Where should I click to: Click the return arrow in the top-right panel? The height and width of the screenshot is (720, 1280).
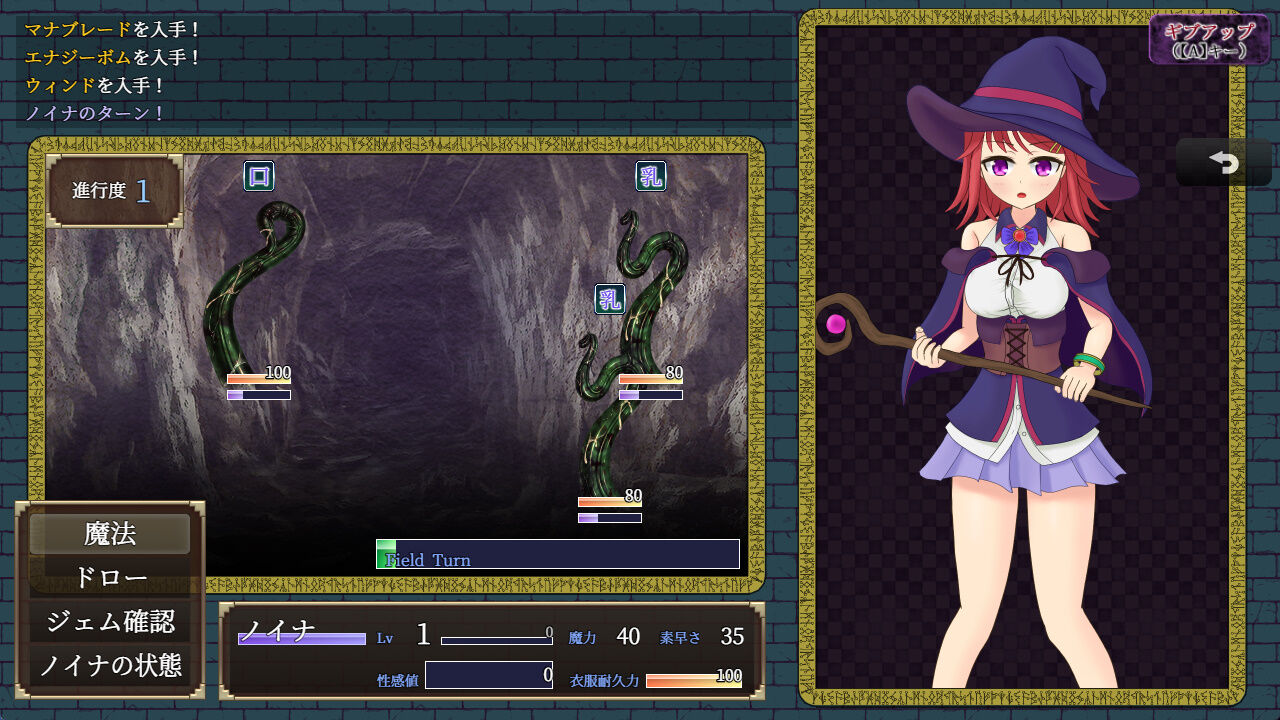tap(1222, 161)
